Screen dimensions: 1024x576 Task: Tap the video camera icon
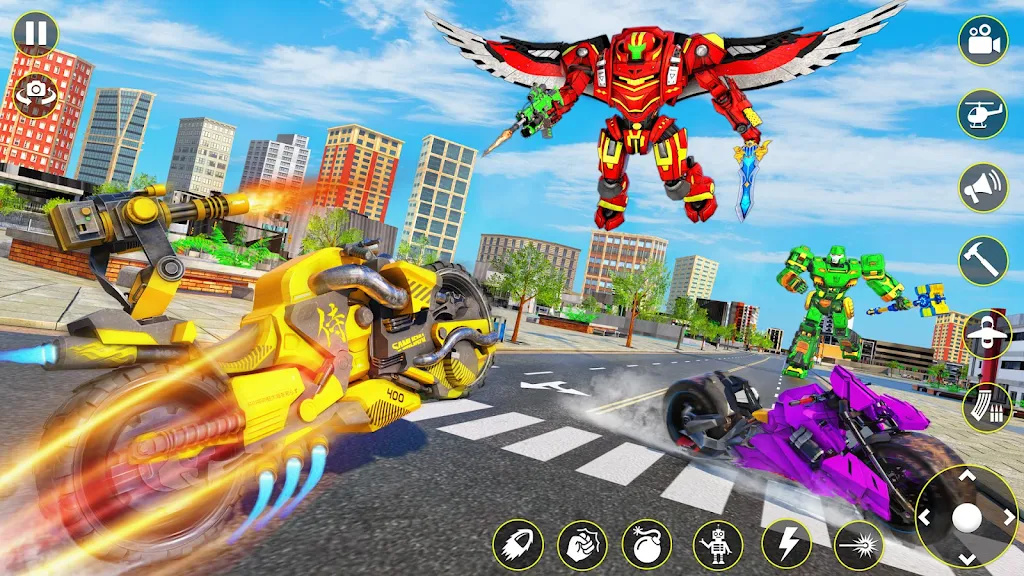click(983, 41)
